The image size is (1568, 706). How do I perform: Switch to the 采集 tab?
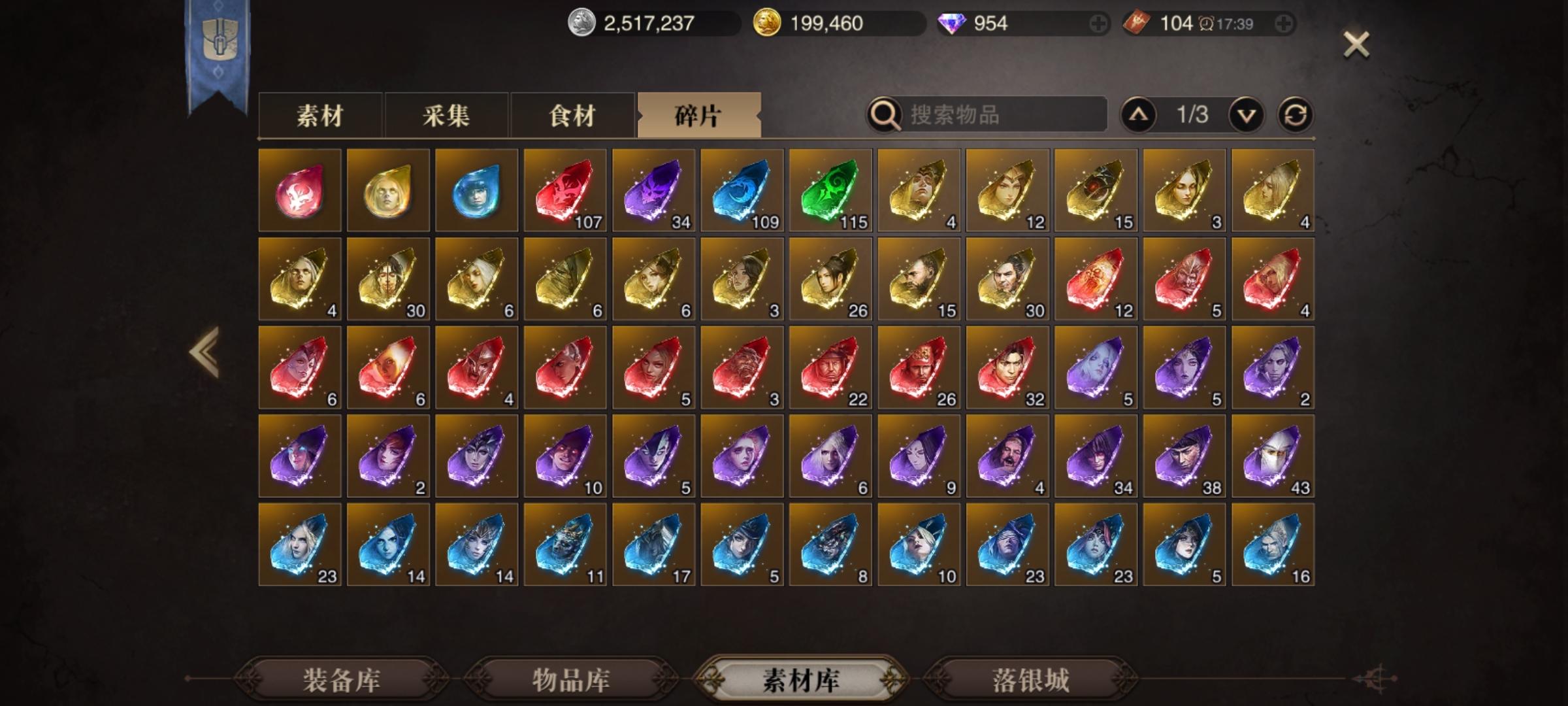(447, 116)
